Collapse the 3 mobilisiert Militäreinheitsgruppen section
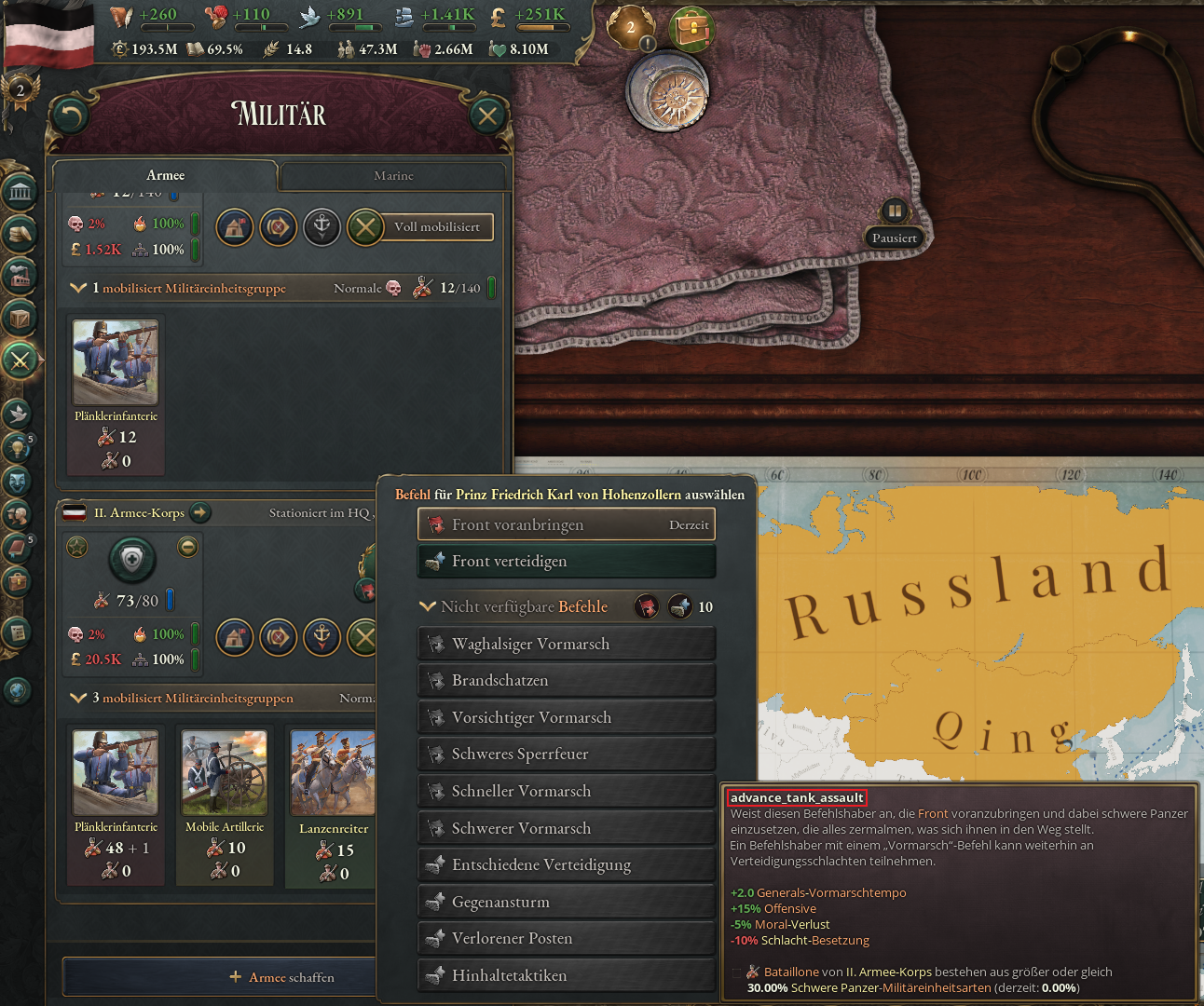 79,698
